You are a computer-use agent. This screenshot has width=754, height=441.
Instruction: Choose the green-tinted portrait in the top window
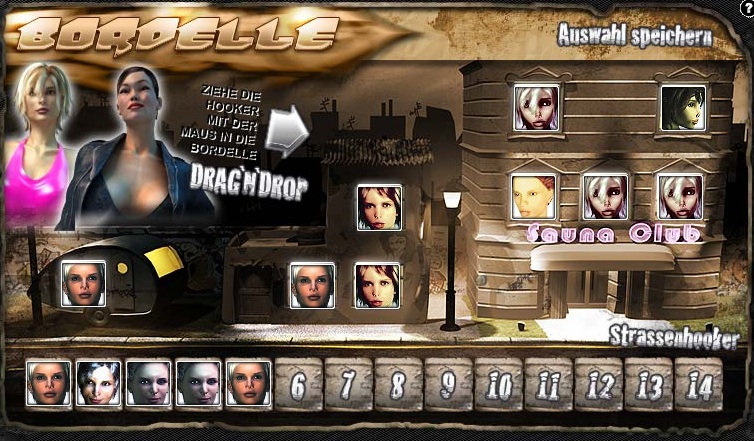[x=683, y=108]
